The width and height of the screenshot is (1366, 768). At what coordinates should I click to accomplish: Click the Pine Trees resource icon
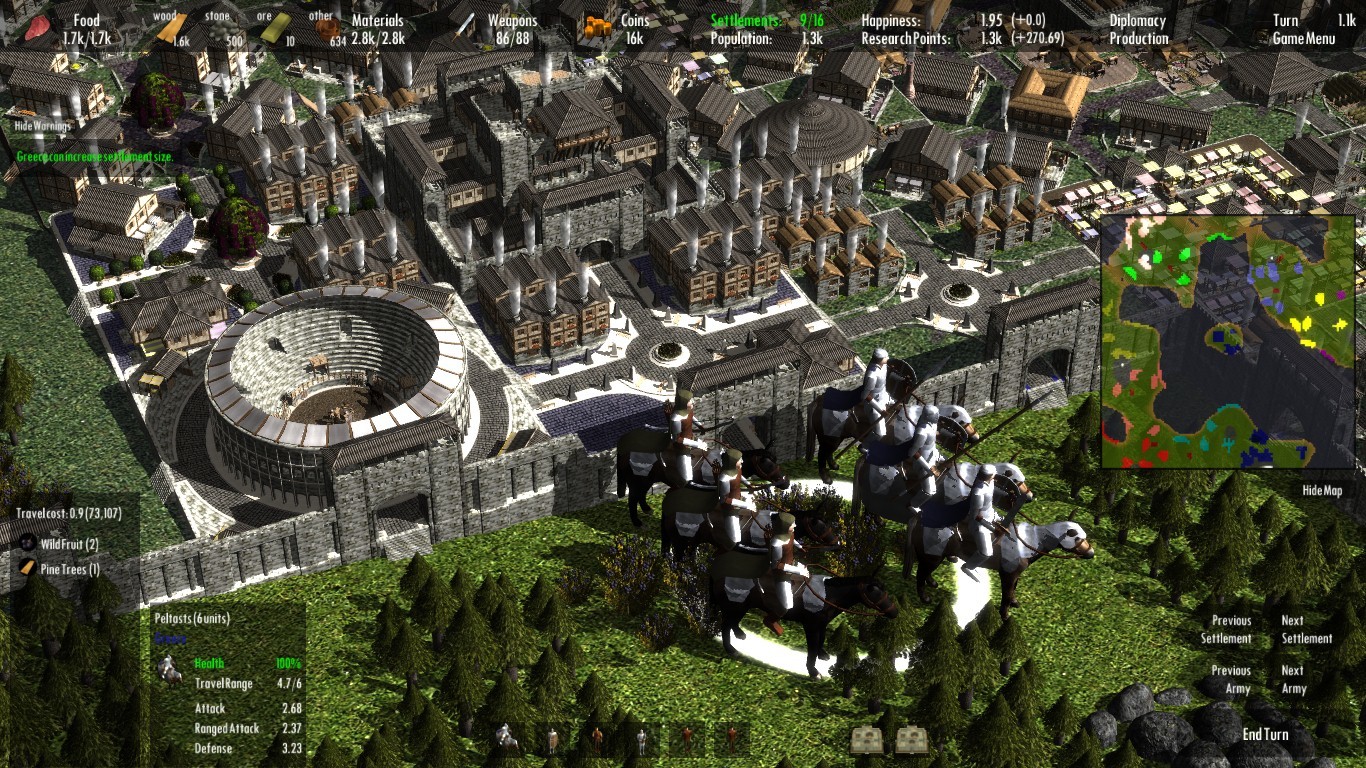[x=25, y=565]
